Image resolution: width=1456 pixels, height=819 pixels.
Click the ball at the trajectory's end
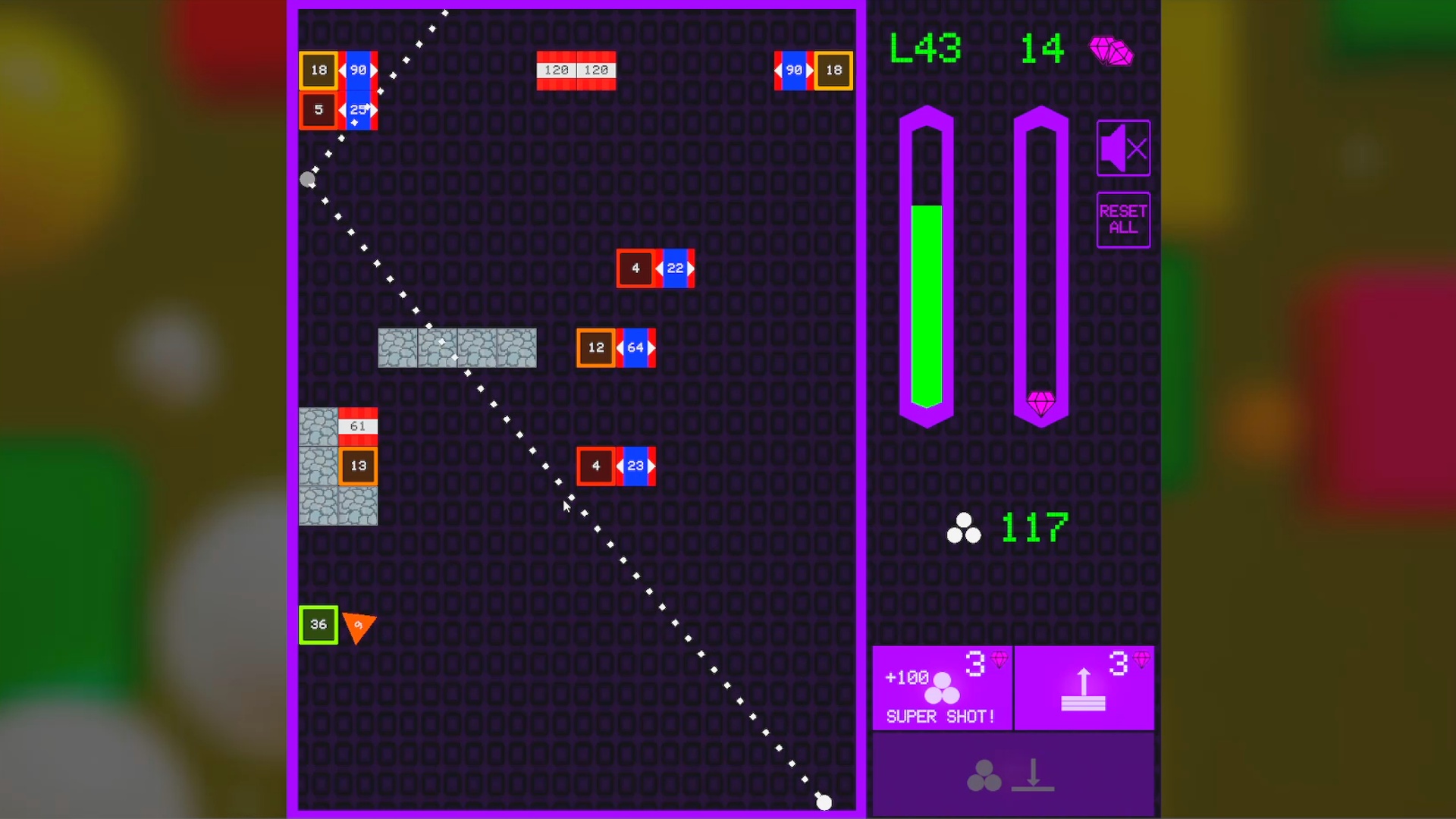click(824, 802)
